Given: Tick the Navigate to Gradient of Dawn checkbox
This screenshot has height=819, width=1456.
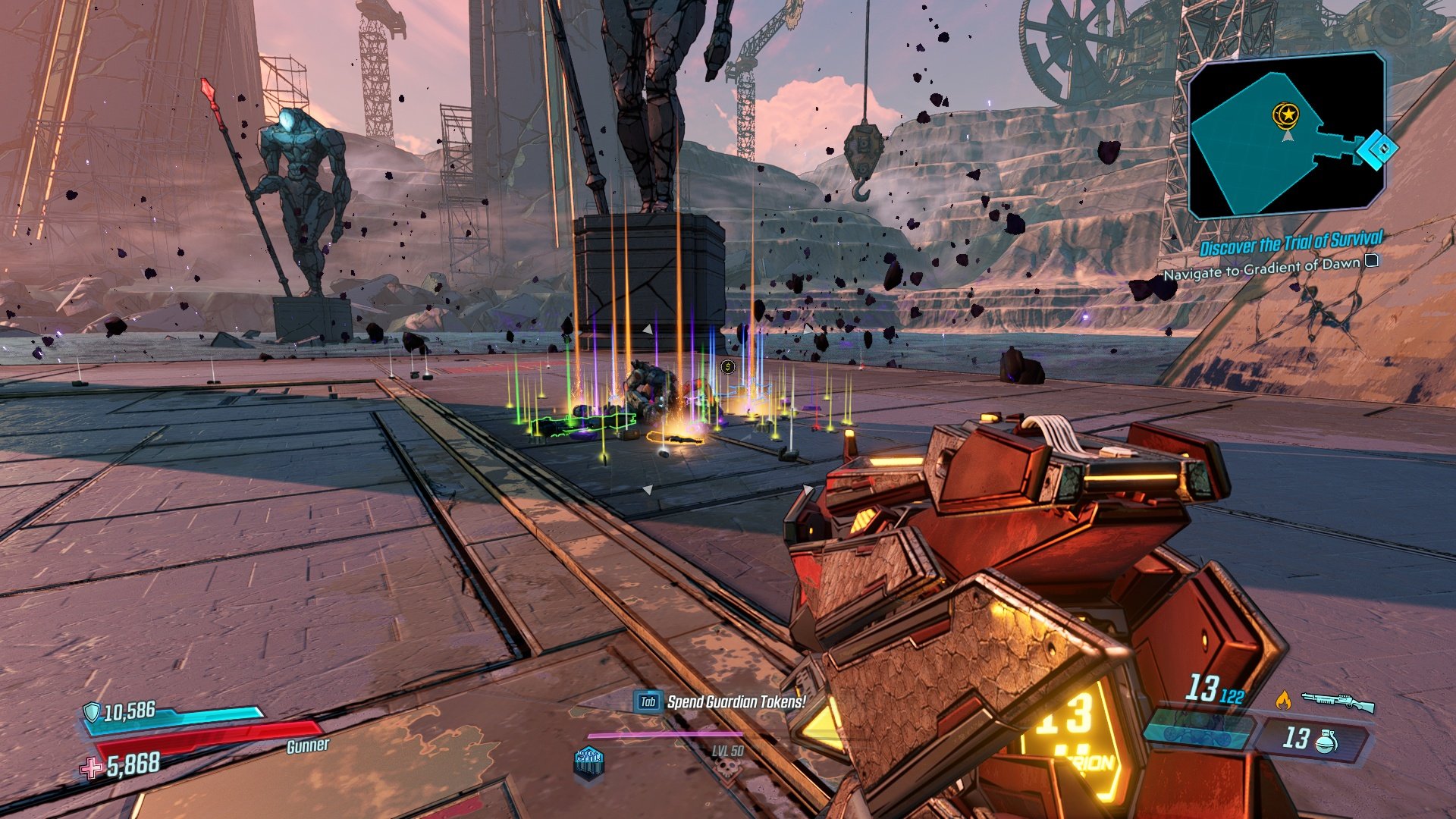Looking at the screenshot, I should click(1371, 261).
